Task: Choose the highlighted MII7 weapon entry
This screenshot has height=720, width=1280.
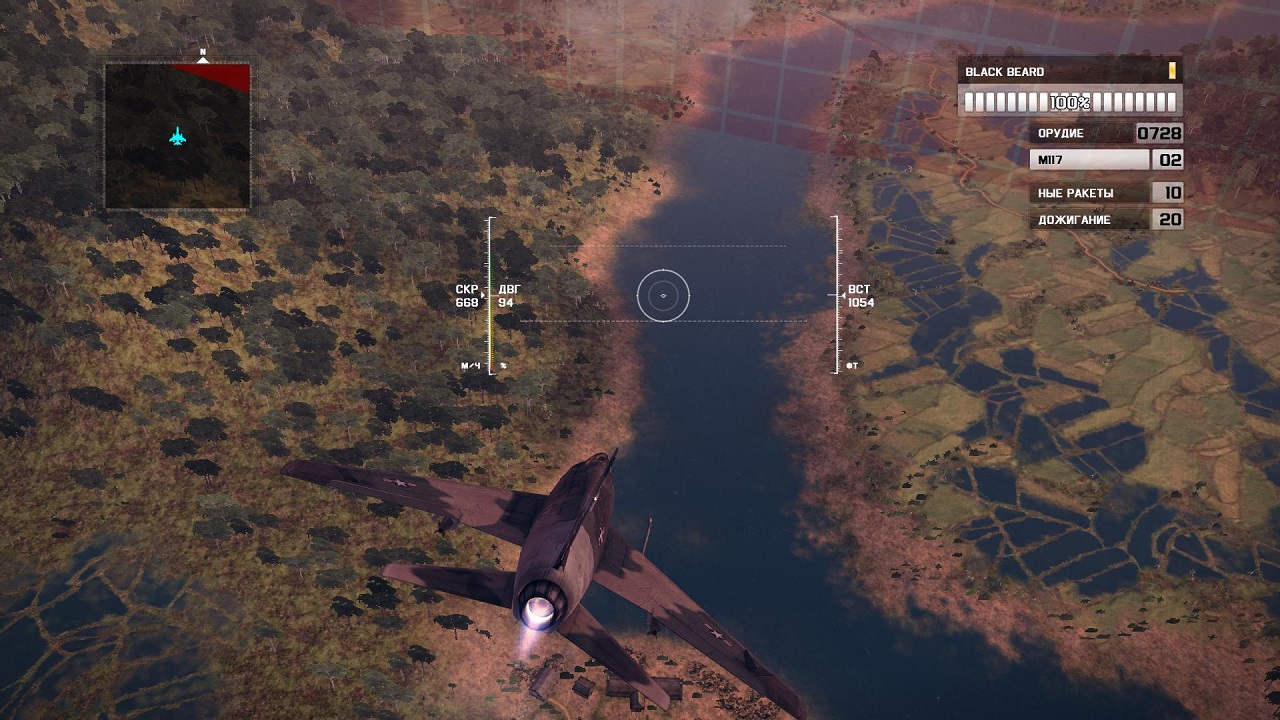Action: [1106, 159]
